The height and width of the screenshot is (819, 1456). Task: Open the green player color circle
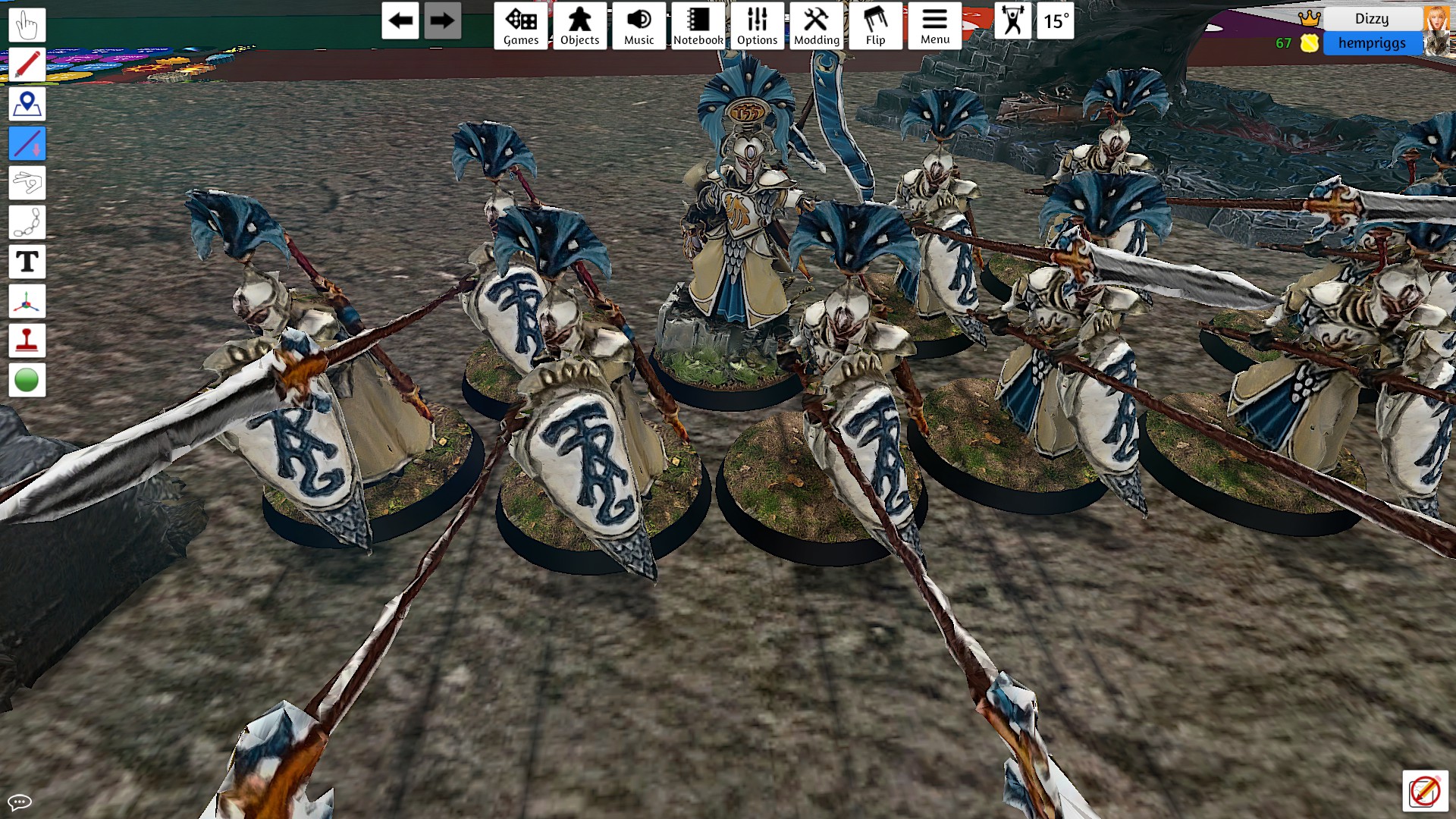coord(27,380)
